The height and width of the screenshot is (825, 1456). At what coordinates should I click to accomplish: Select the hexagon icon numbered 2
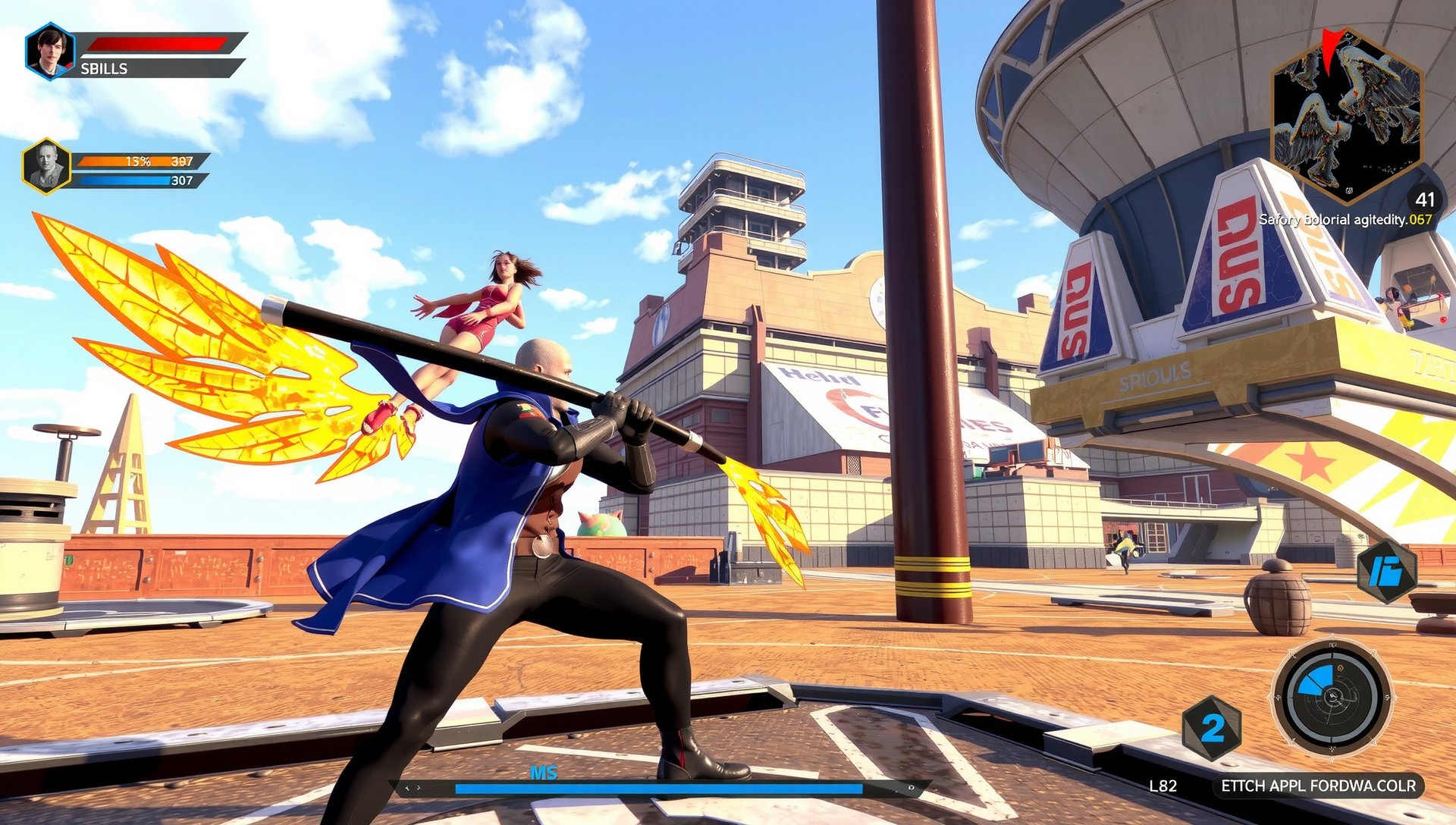(x=1211, y=728)
